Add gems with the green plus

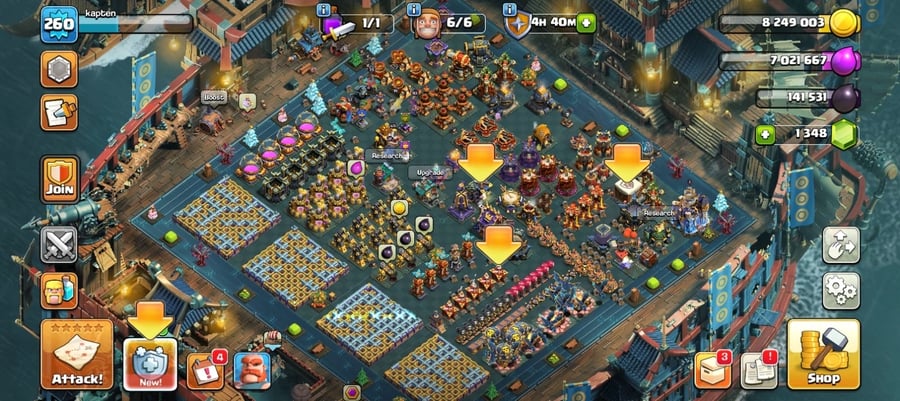[x=766, y=135]
